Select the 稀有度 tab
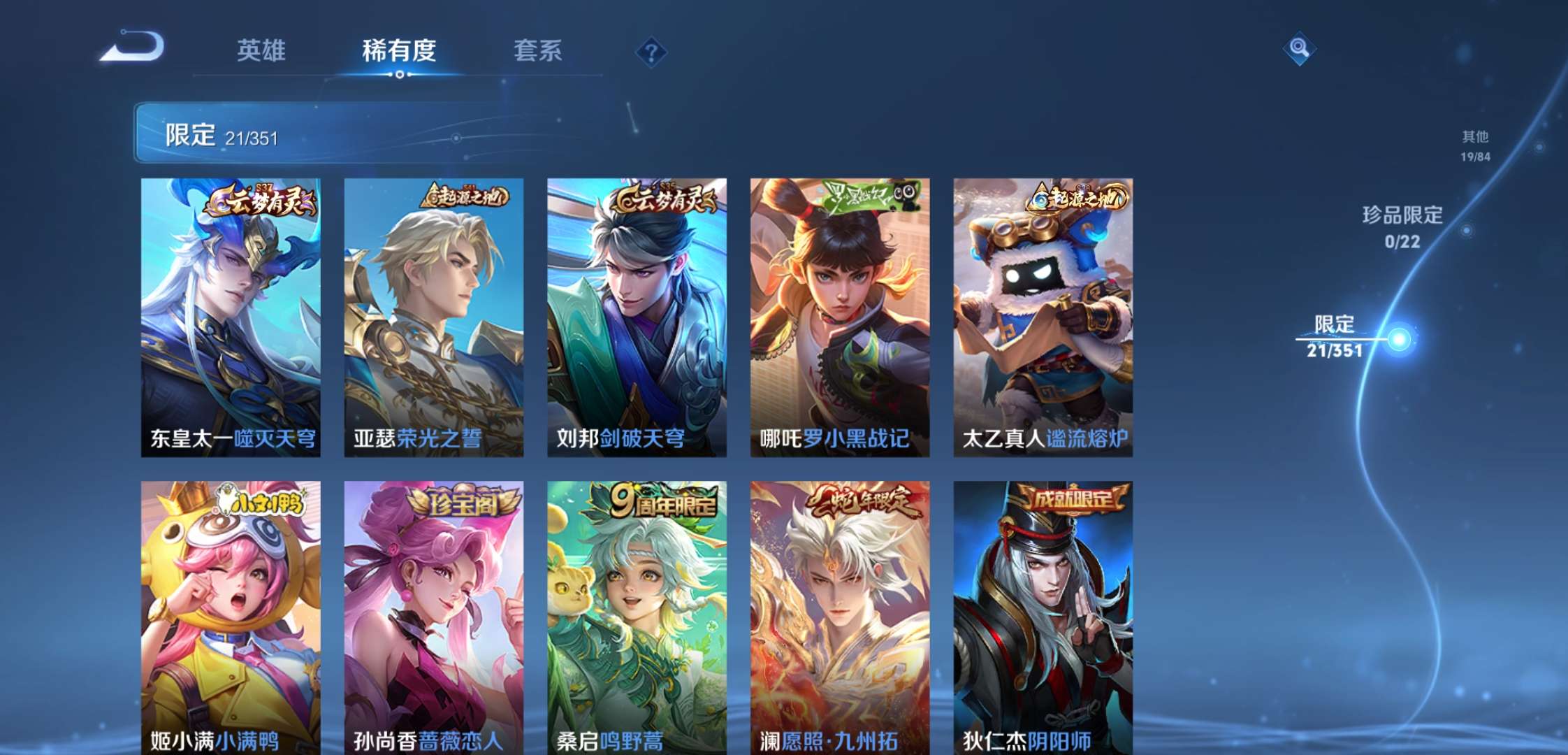 (x=399, y=51)
